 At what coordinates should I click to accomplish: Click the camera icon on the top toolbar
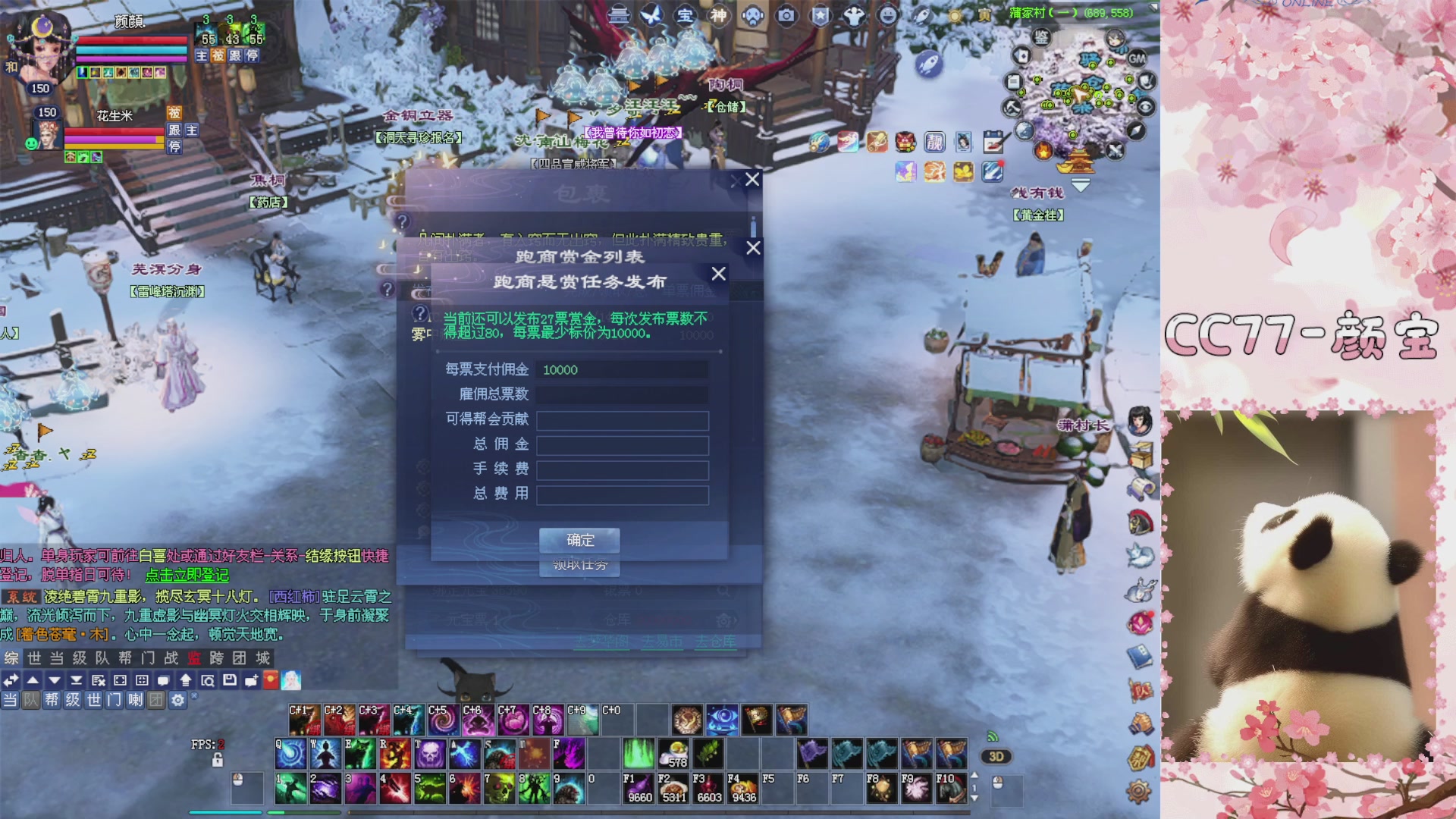786,14
